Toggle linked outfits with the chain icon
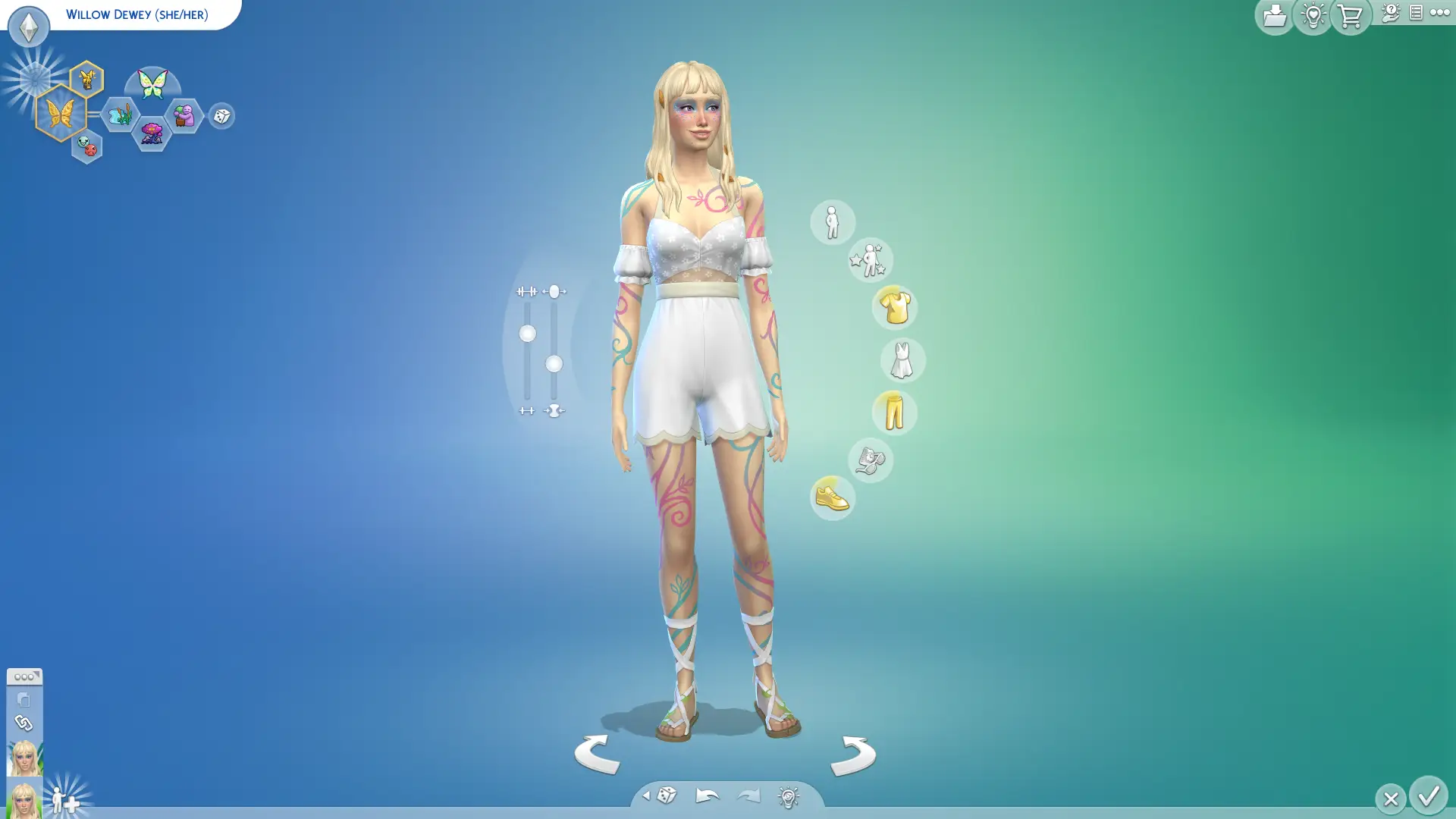The image size is (1456, 819). pyautogui.click(x=24, y=723)
